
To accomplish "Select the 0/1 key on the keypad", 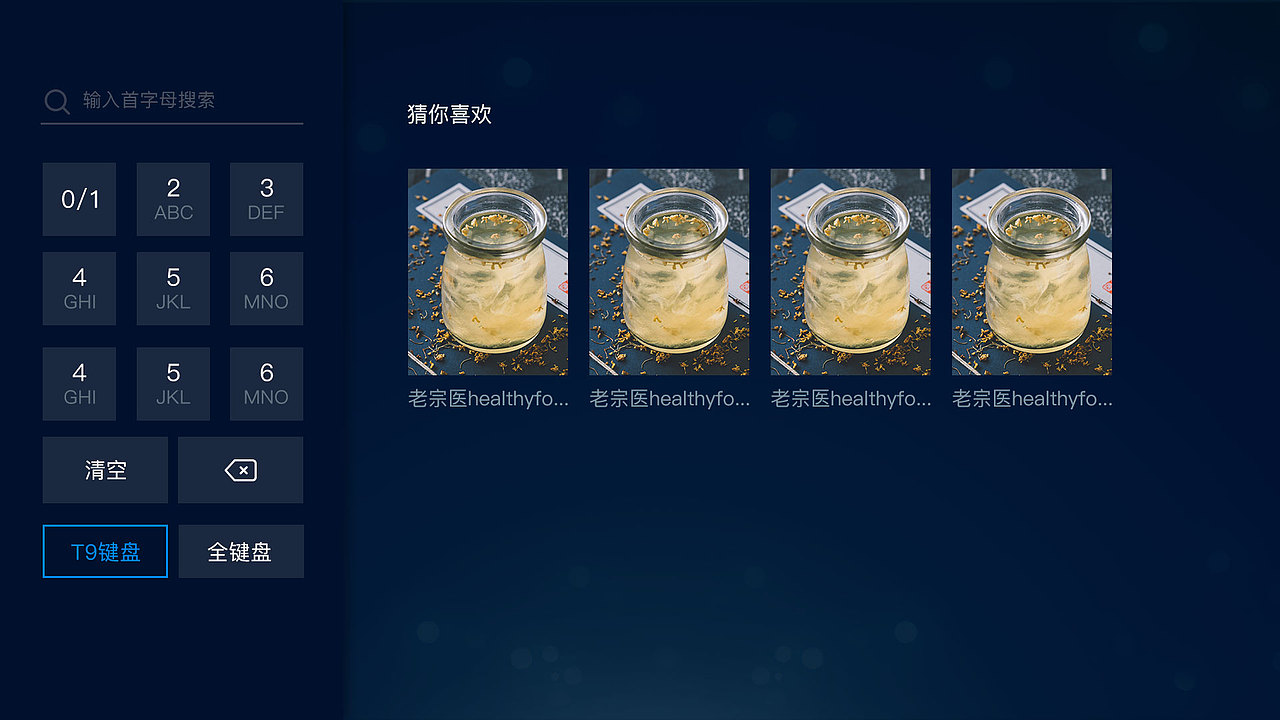I will pos(79,199).
